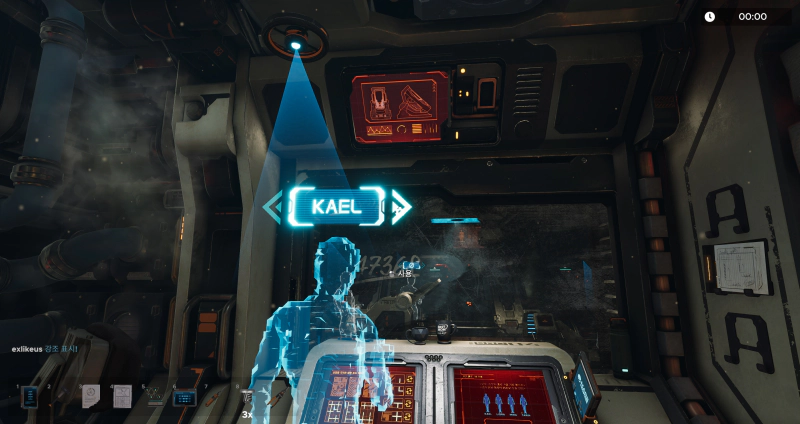Select the green item in hotbar slot 5
This screenshot has width=800, height=424.
pos(154,397)
